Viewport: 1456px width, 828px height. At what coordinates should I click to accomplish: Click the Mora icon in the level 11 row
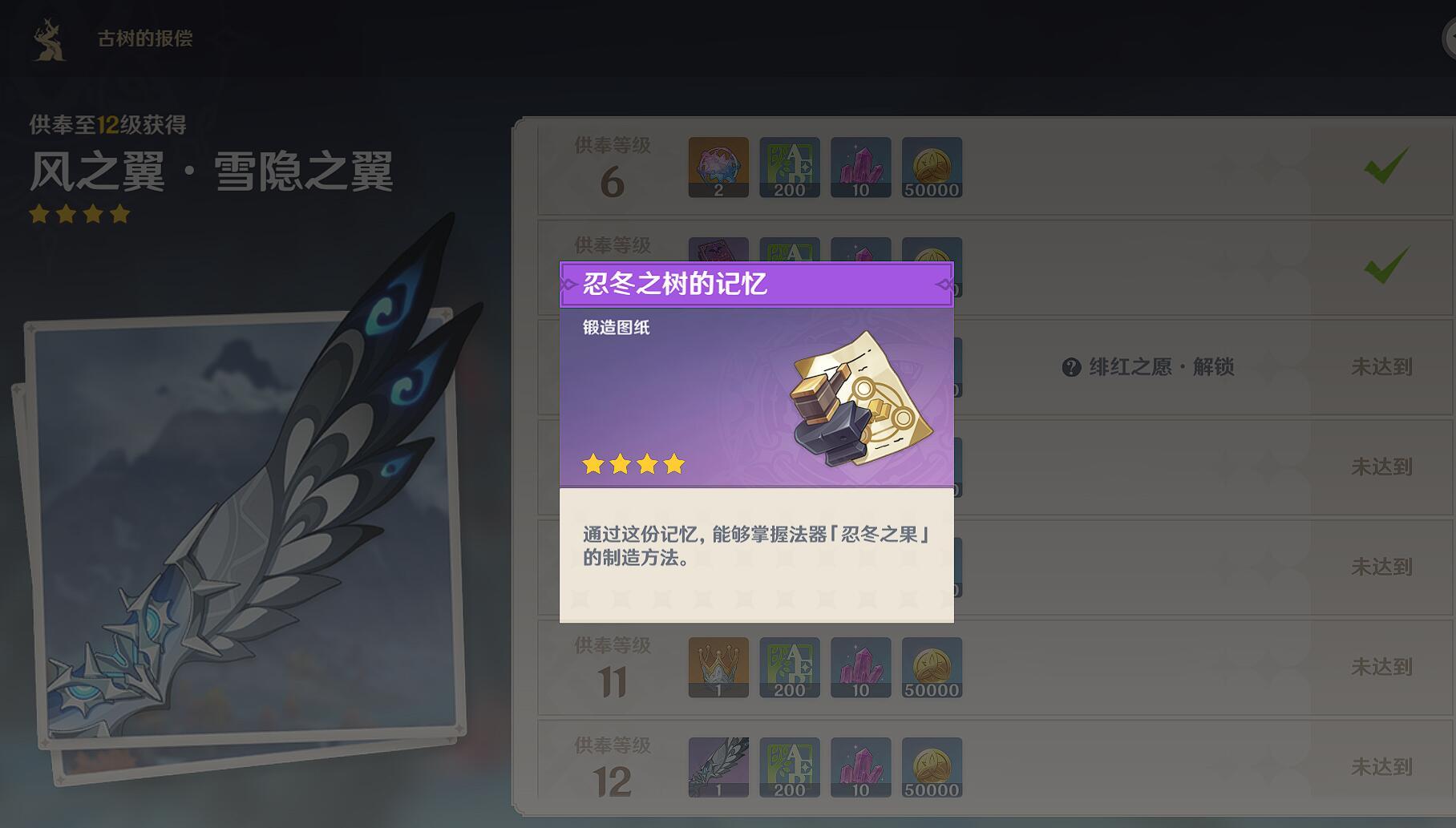[932, 668]
